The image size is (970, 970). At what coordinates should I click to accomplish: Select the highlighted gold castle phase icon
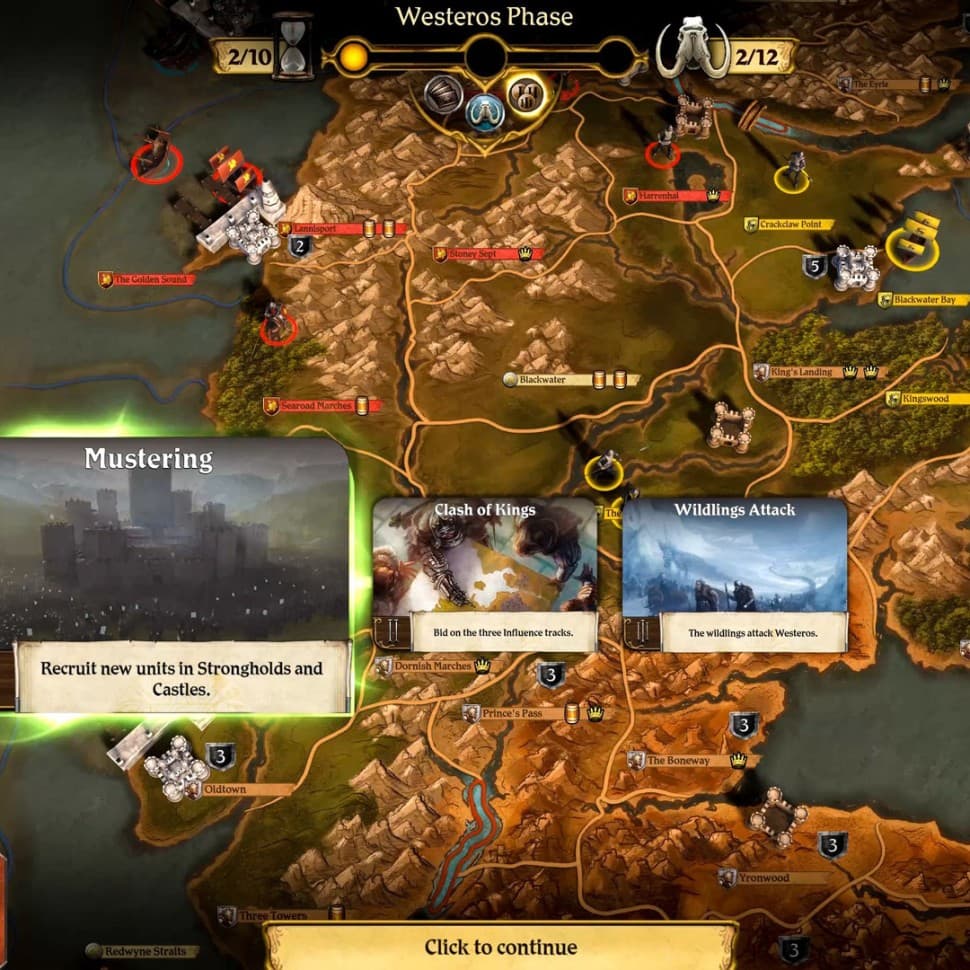tap(526, 95)
